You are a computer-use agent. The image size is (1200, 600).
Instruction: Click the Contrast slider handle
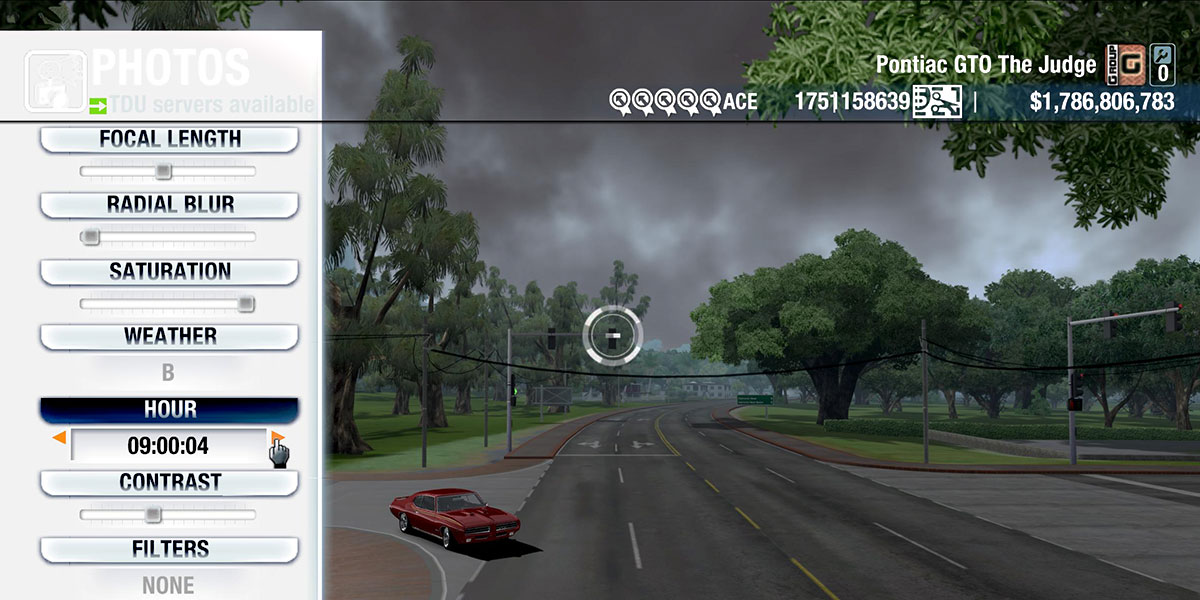tap(152, 515)
